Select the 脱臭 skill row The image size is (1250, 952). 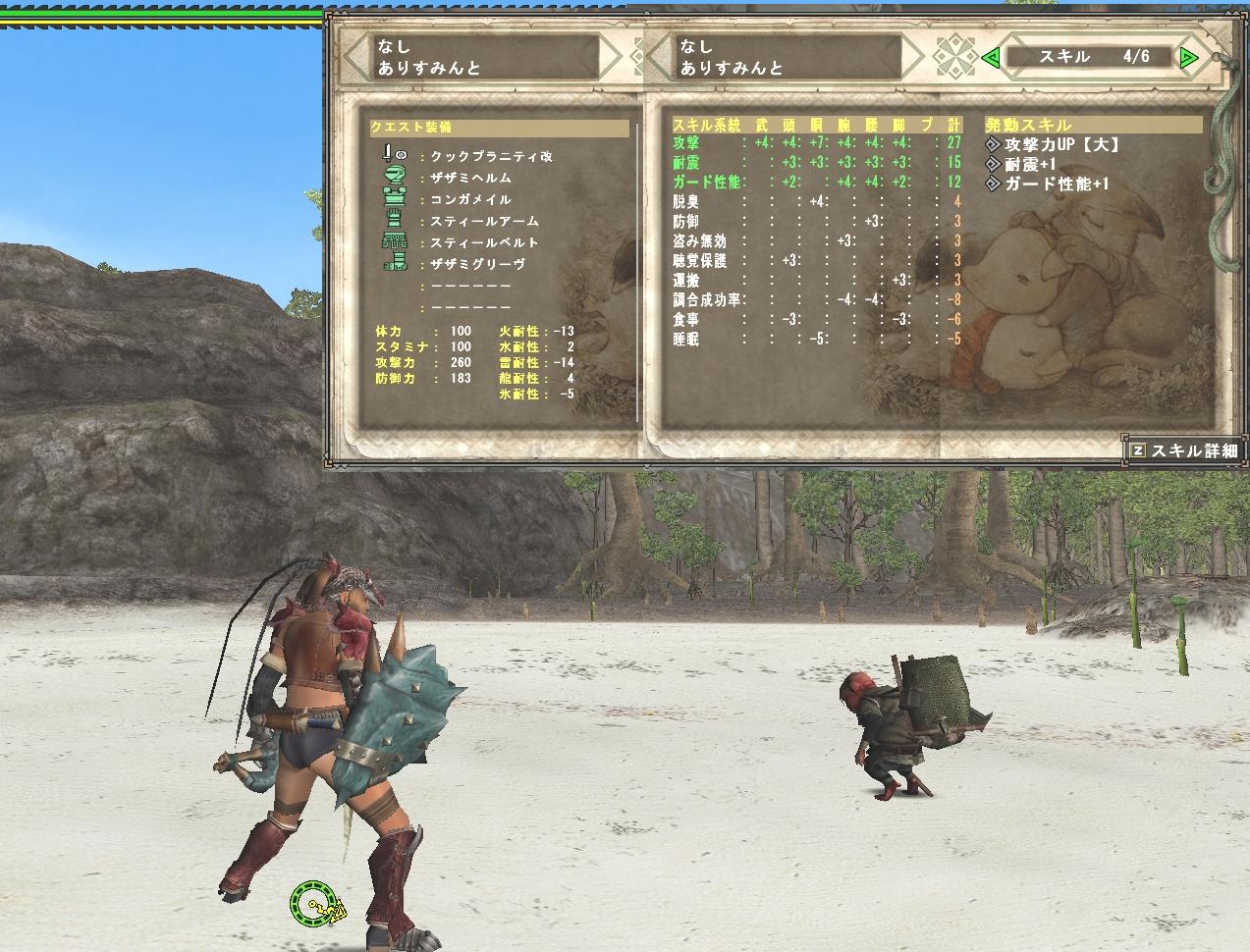coord(686,201)
